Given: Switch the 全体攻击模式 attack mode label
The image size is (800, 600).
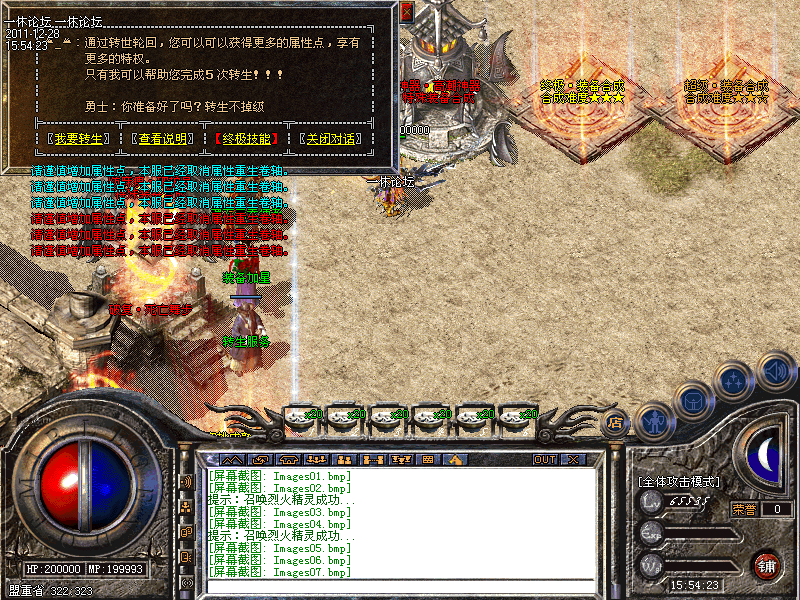Looking at the screenshot, I should 678,482.
